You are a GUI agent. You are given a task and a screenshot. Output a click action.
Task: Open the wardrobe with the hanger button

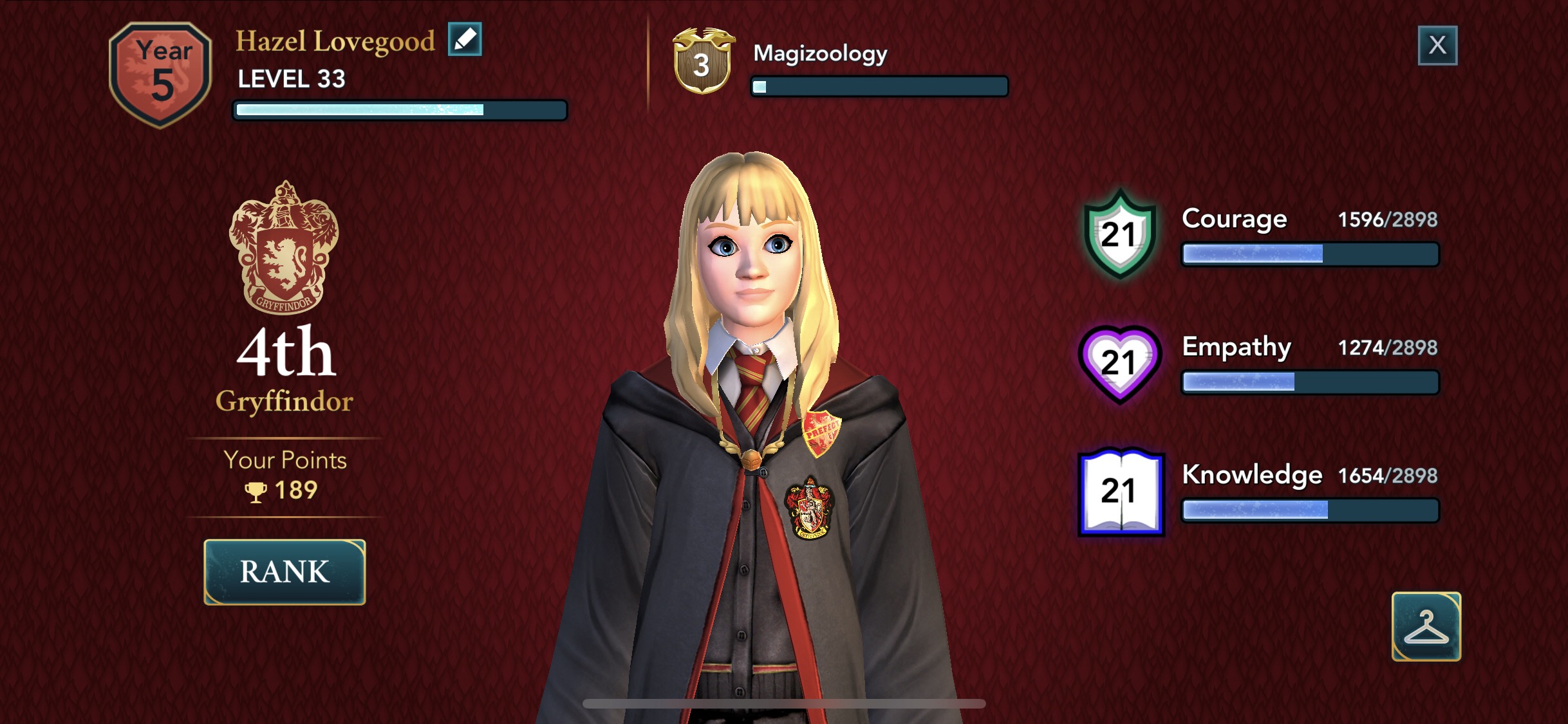tap(1426, 626)
